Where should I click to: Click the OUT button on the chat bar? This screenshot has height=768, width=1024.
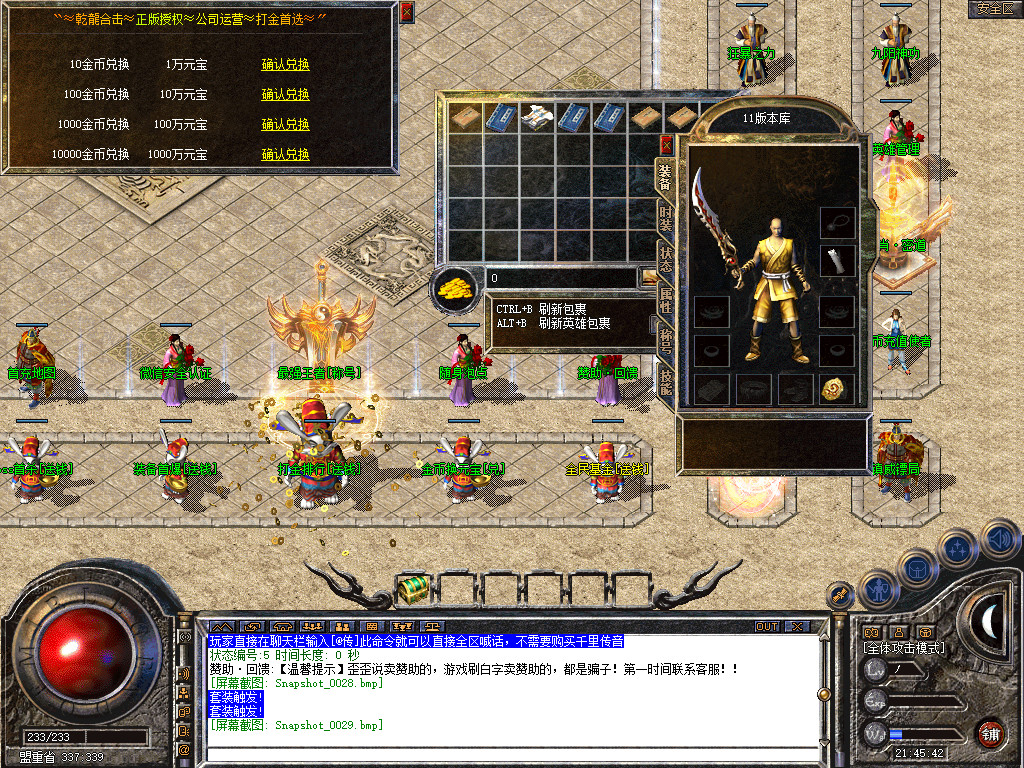pos(767,626)
